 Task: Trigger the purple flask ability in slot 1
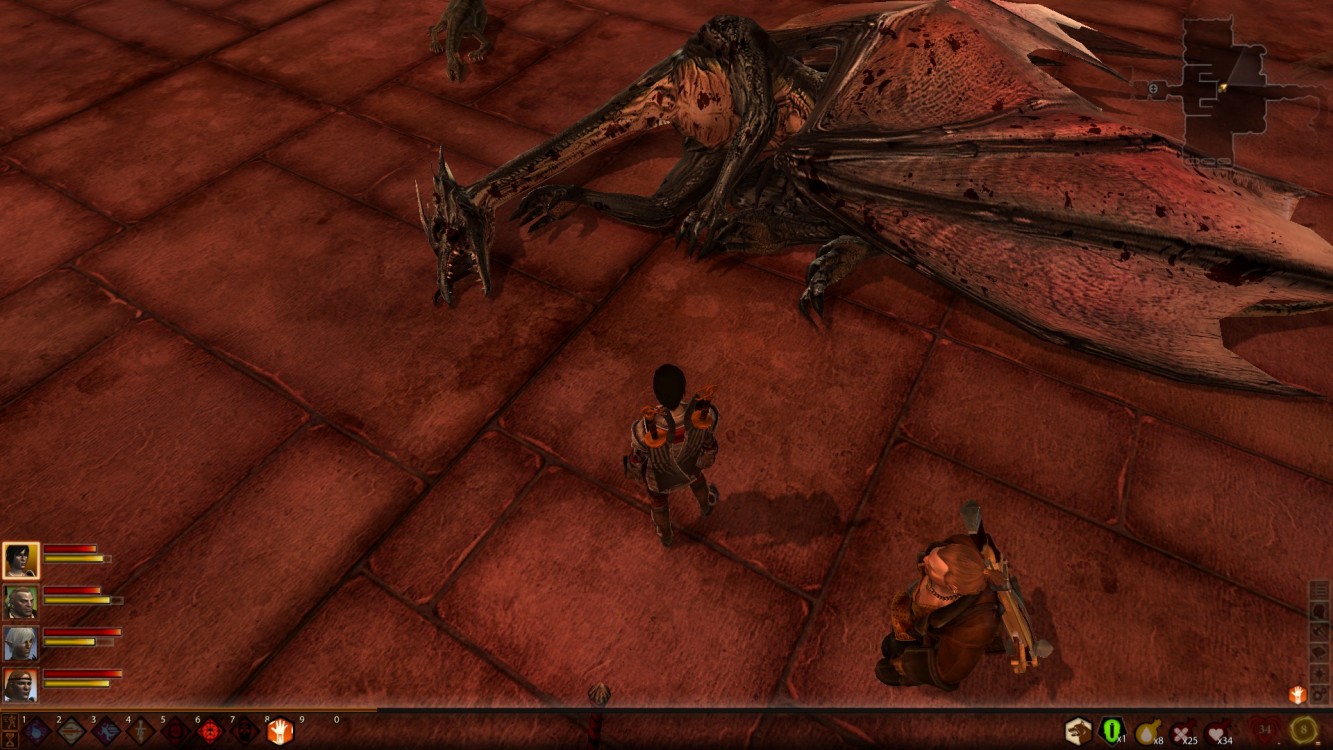click(x=37, y=732)
